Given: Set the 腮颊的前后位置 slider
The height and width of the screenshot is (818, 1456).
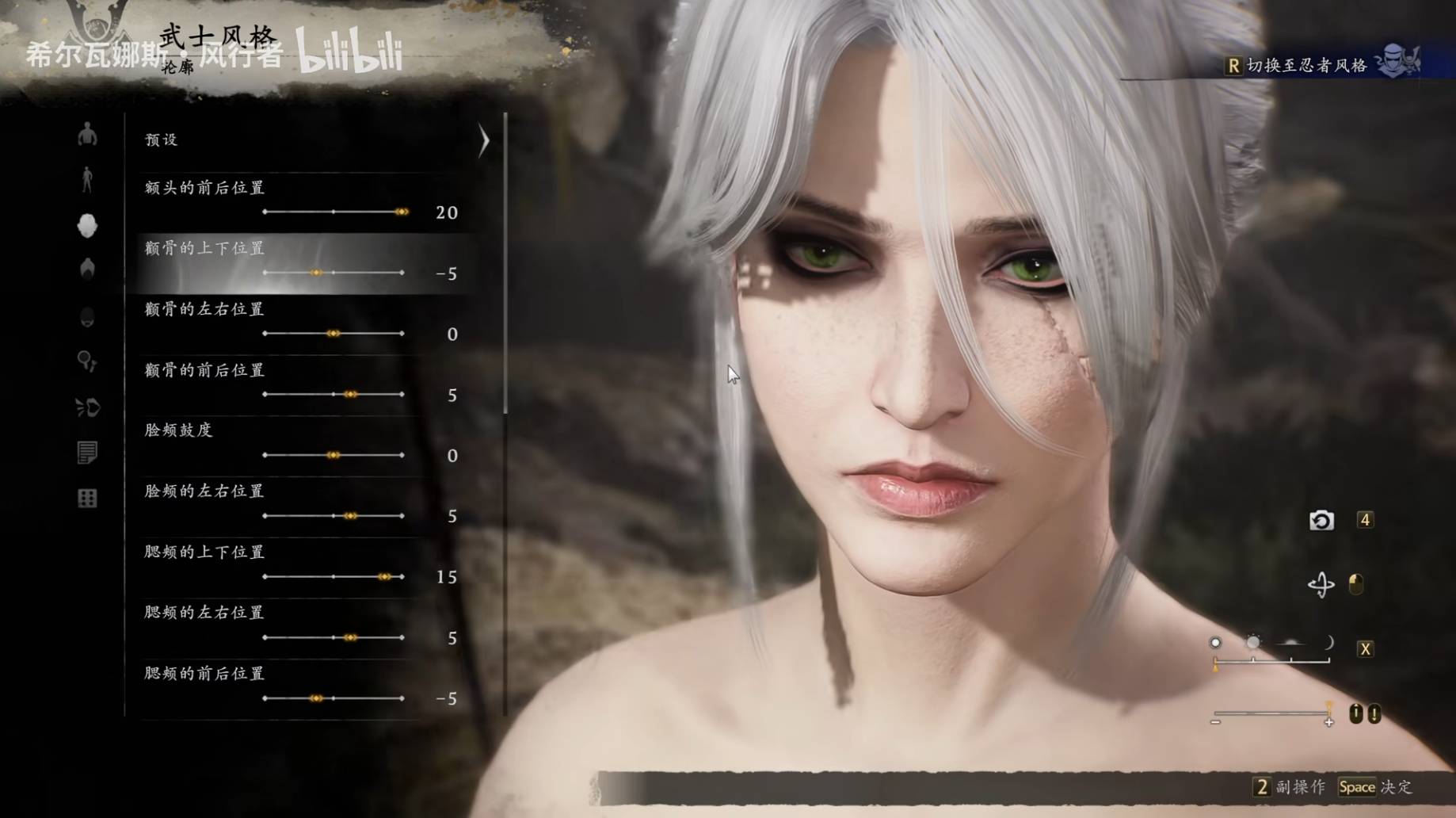Looking at the screenshot, I should point(316,698).
